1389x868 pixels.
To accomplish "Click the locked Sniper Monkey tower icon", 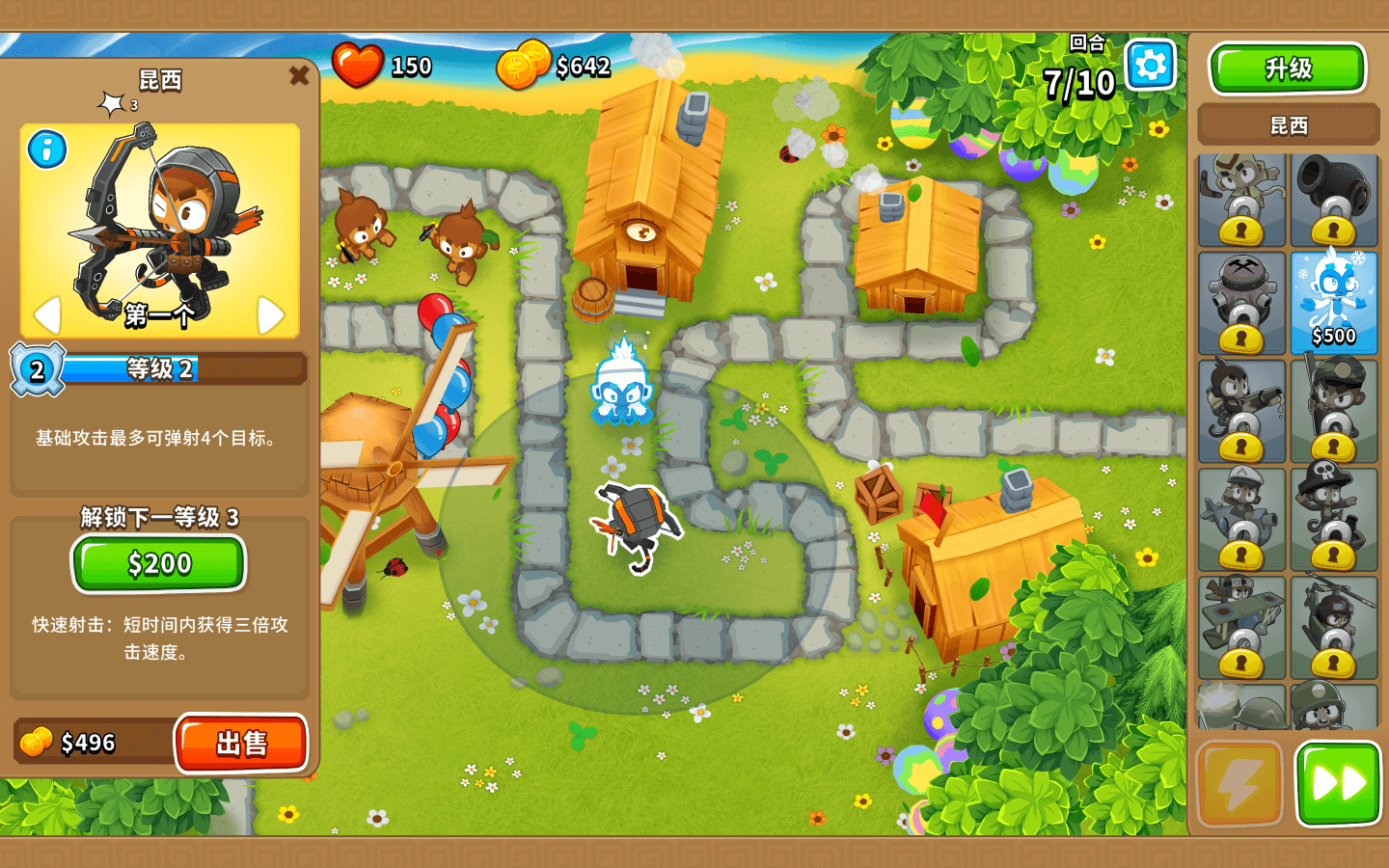I will point(1334,410).
